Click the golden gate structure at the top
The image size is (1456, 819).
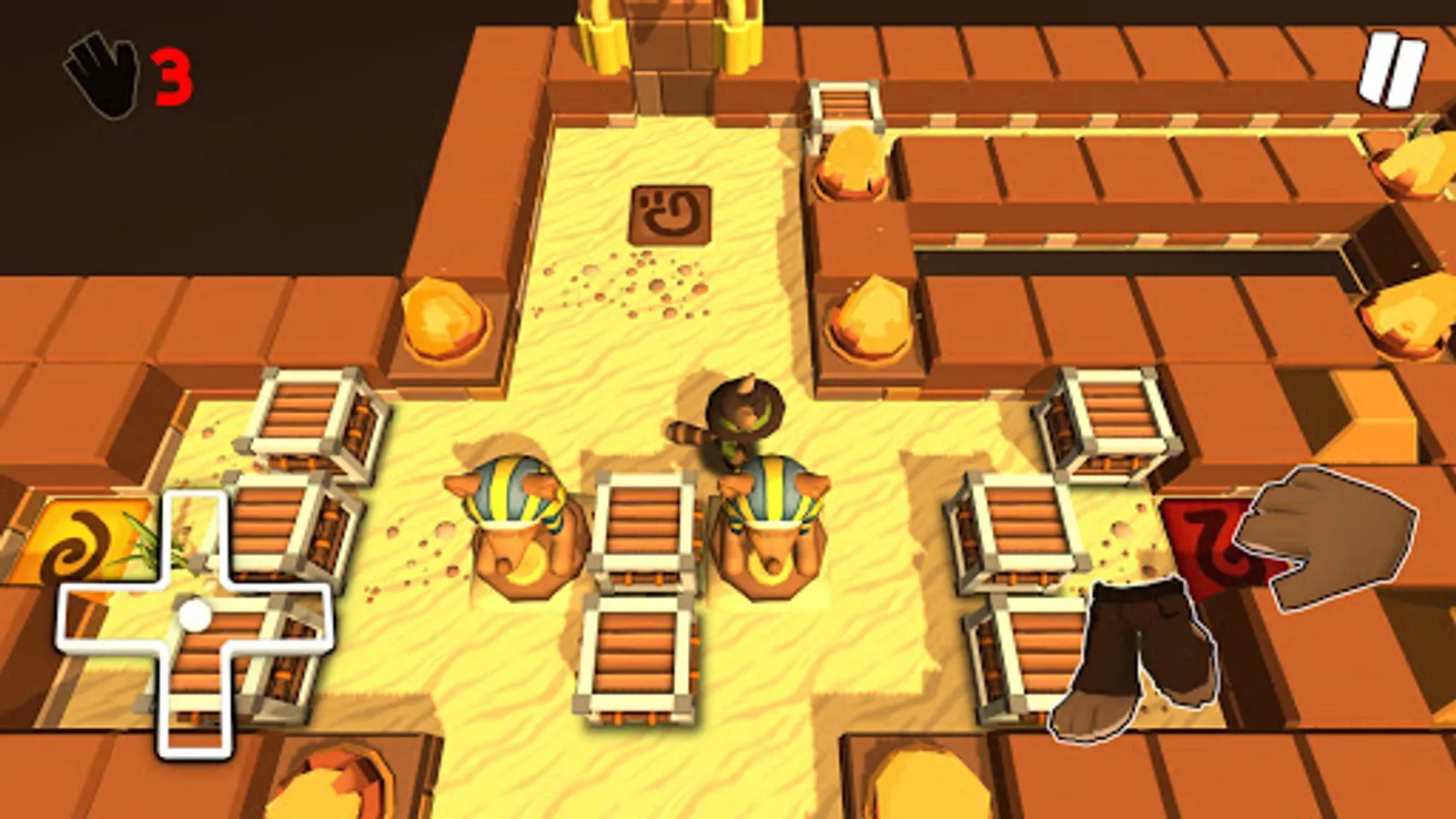(x=664, y=36)
